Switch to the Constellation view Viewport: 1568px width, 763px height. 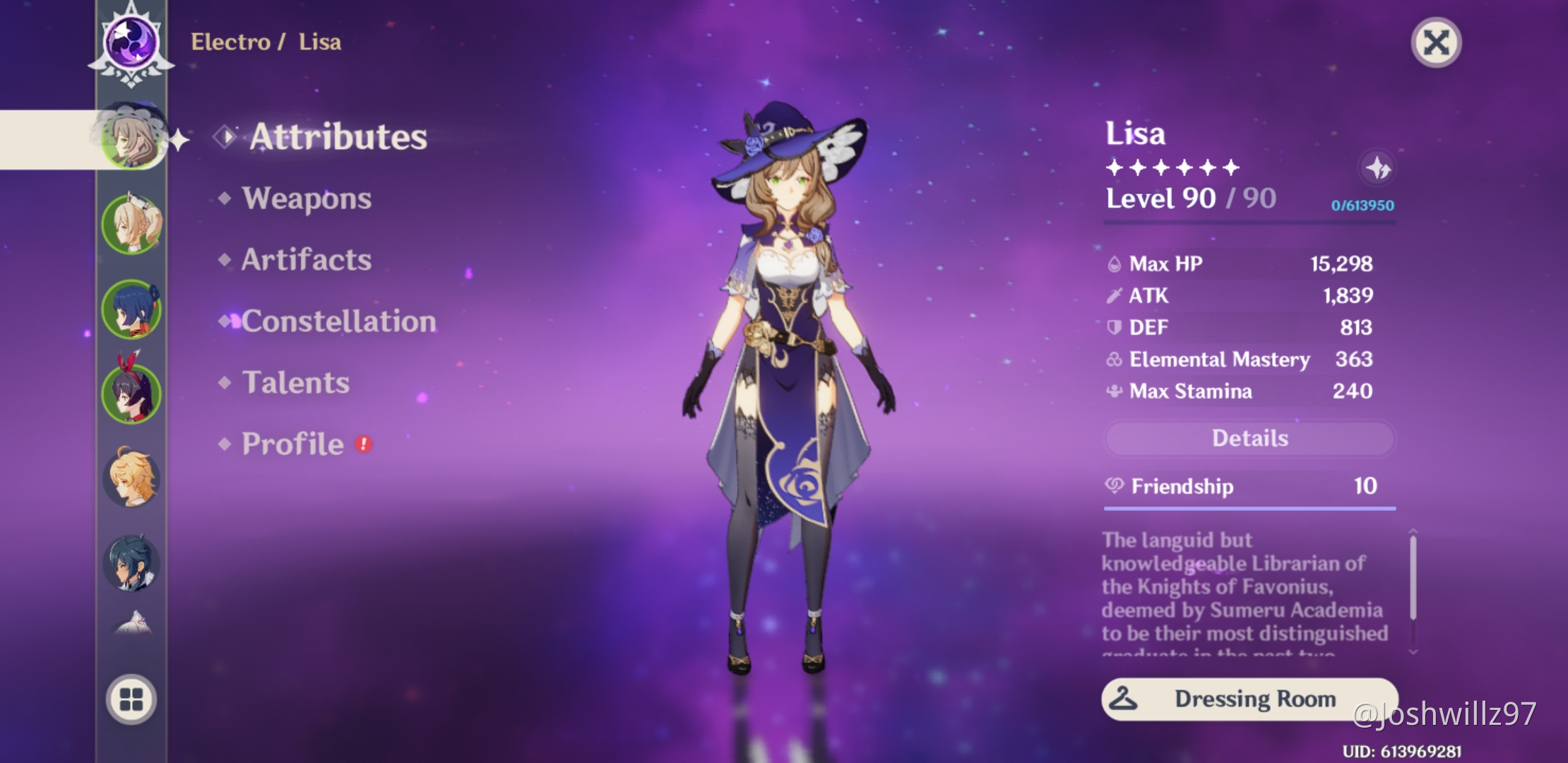(x=337, y=321)
